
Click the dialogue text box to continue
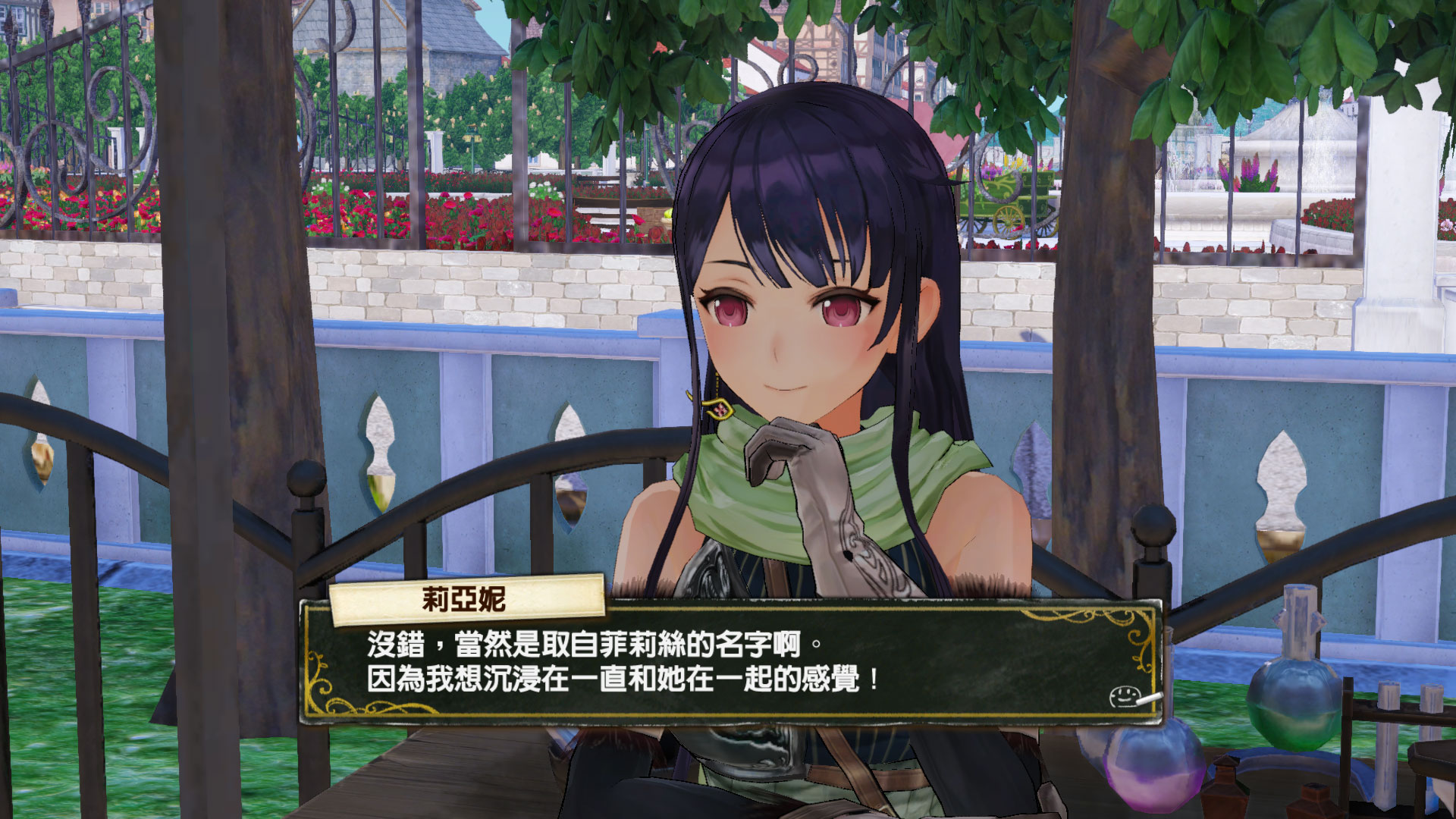pyautogui.click(x=732, y=661)
